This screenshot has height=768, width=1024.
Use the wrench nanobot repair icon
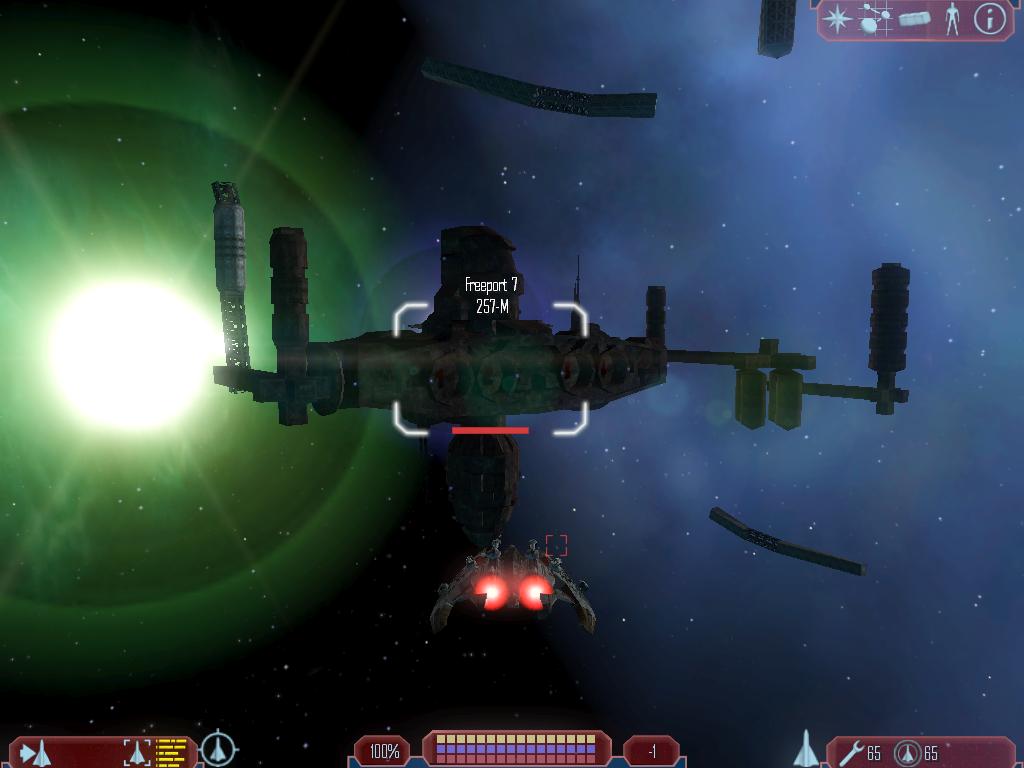point(851,752)
